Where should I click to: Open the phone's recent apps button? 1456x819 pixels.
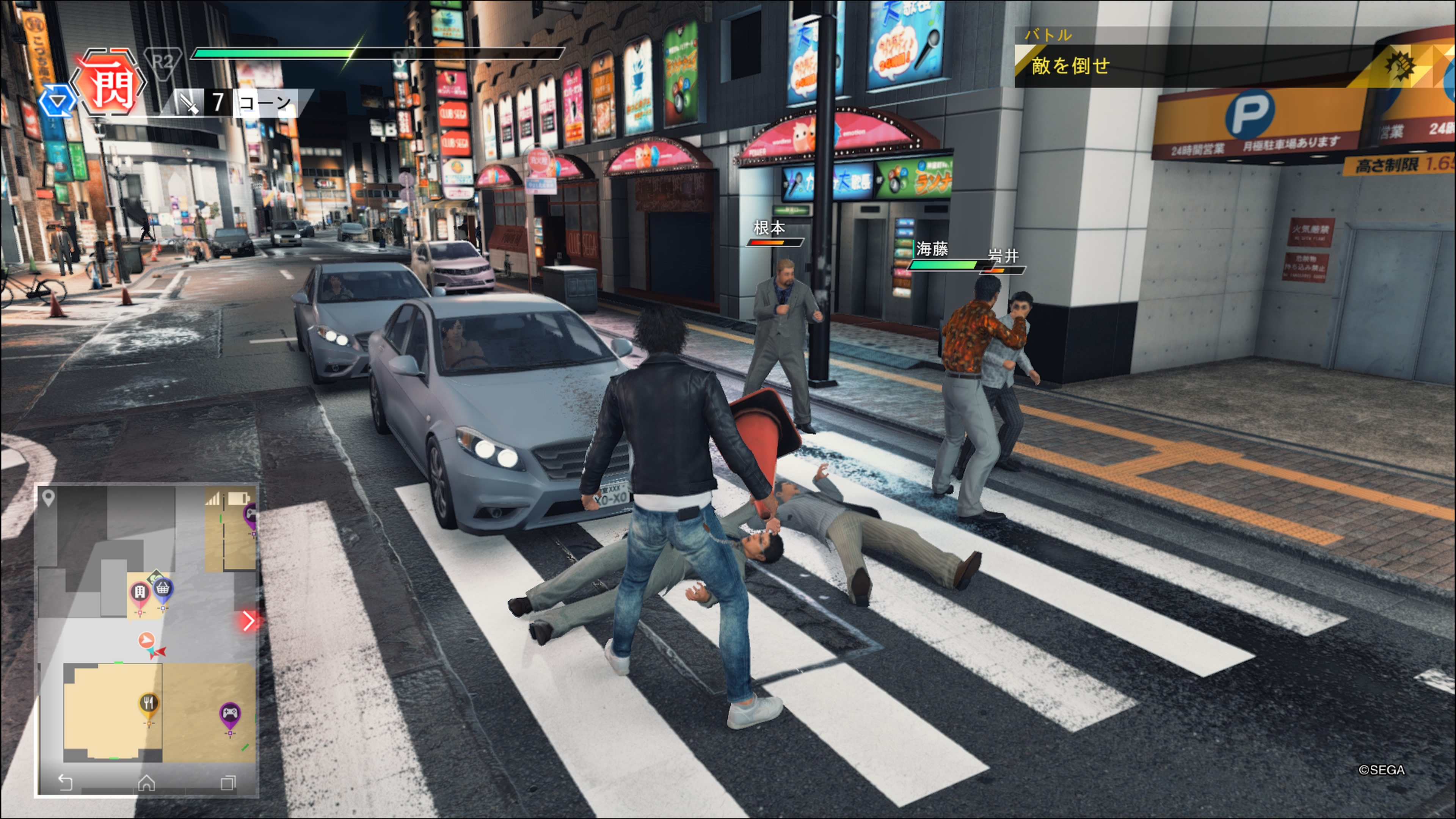(x=228, y=783)
